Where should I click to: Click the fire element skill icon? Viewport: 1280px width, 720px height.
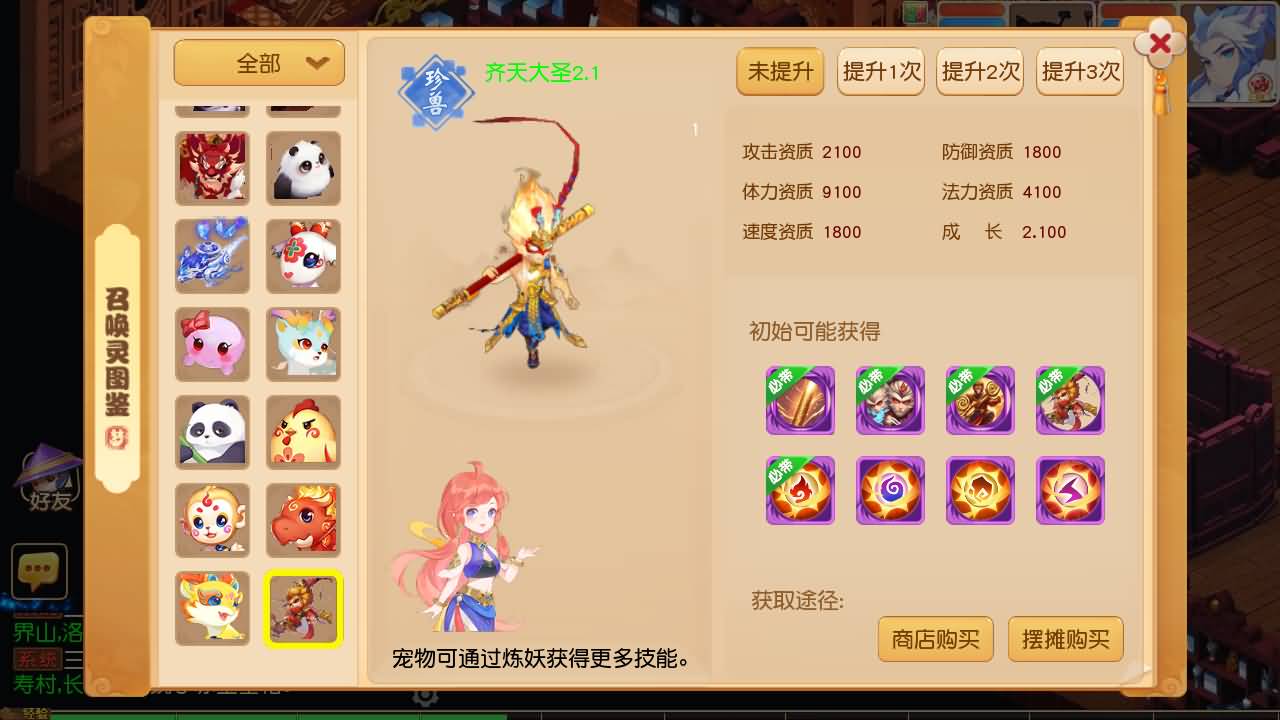tap(800, 490)
